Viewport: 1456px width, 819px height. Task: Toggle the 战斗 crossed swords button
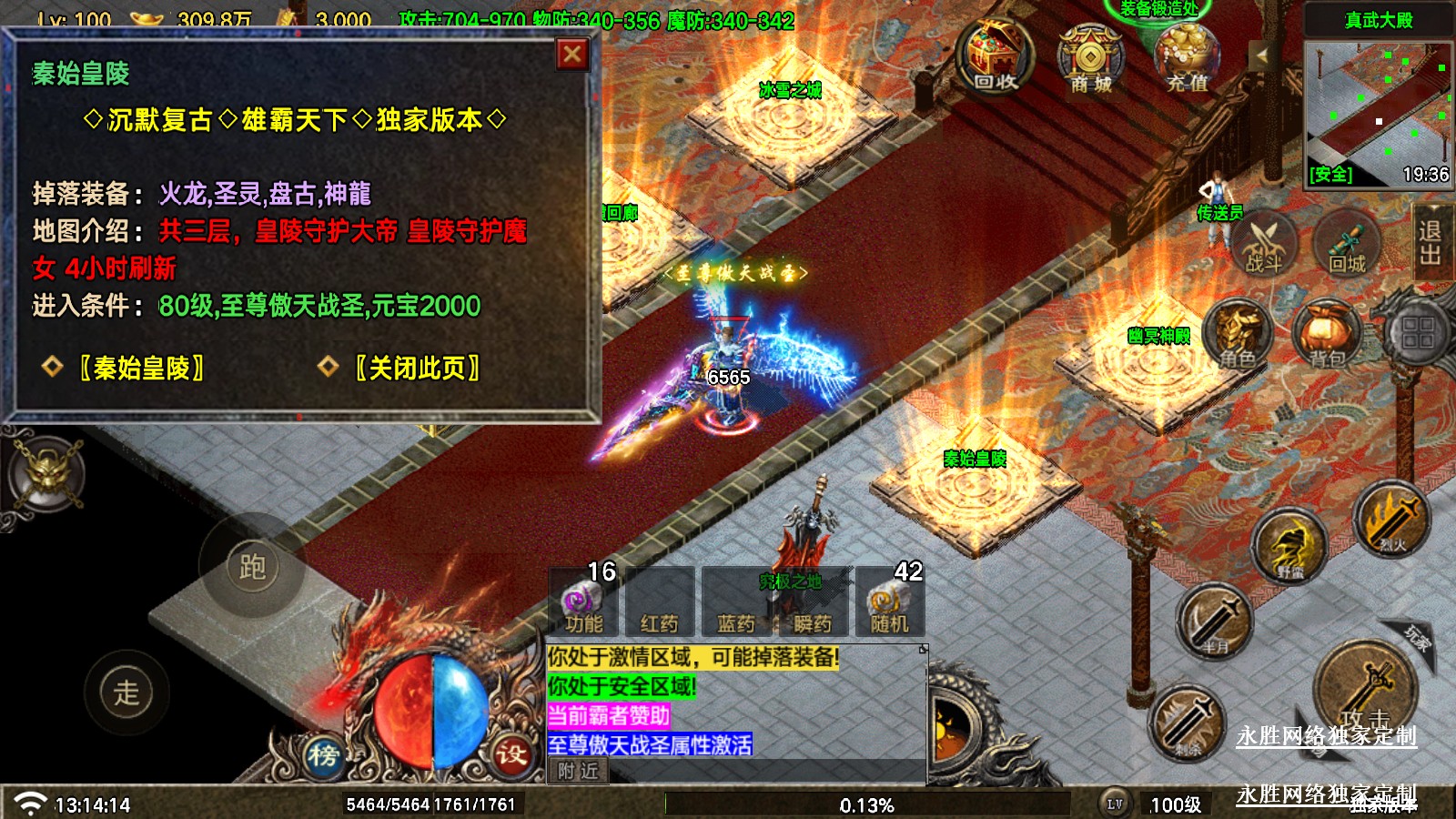coord(1263,245)
